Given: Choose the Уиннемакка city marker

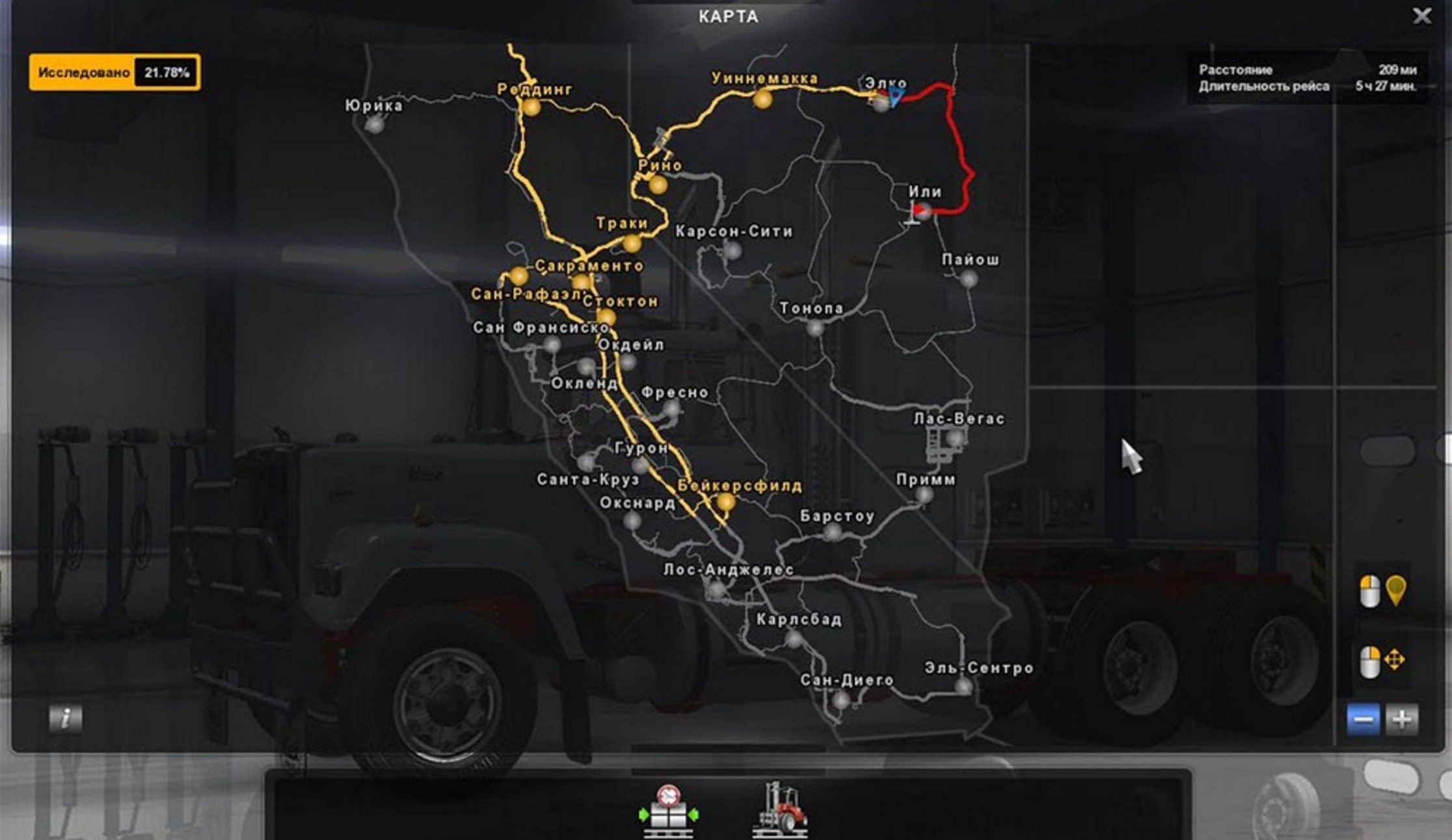Looking at the screenshot, I should 762,99.
